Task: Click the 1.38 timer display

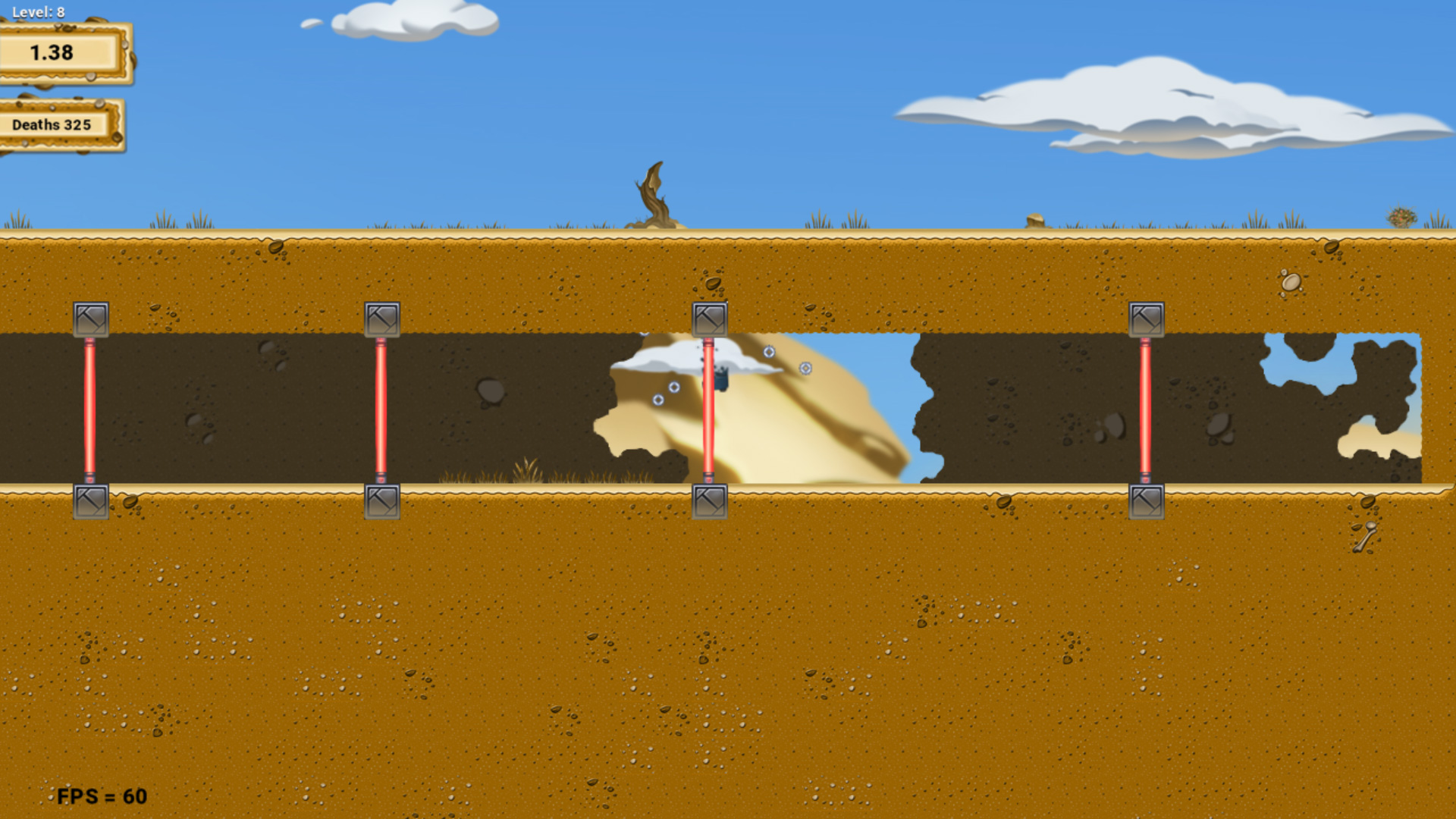Action: [x=53, y=52]
